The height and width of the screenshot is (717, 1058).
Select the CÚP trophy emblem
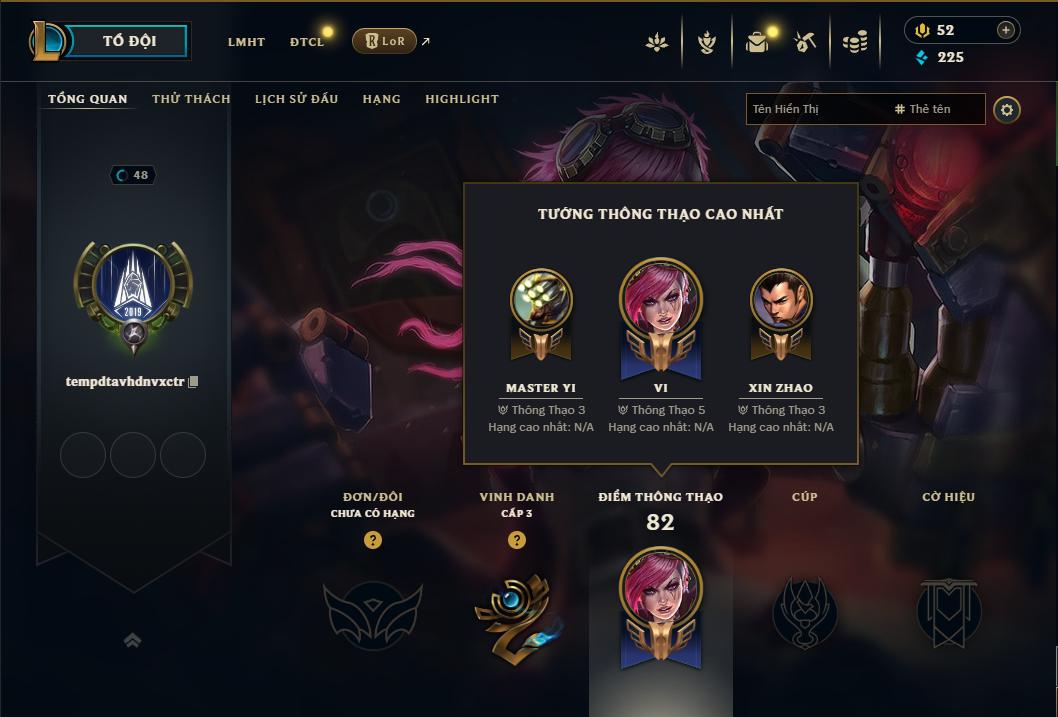[x=804, y=610]
